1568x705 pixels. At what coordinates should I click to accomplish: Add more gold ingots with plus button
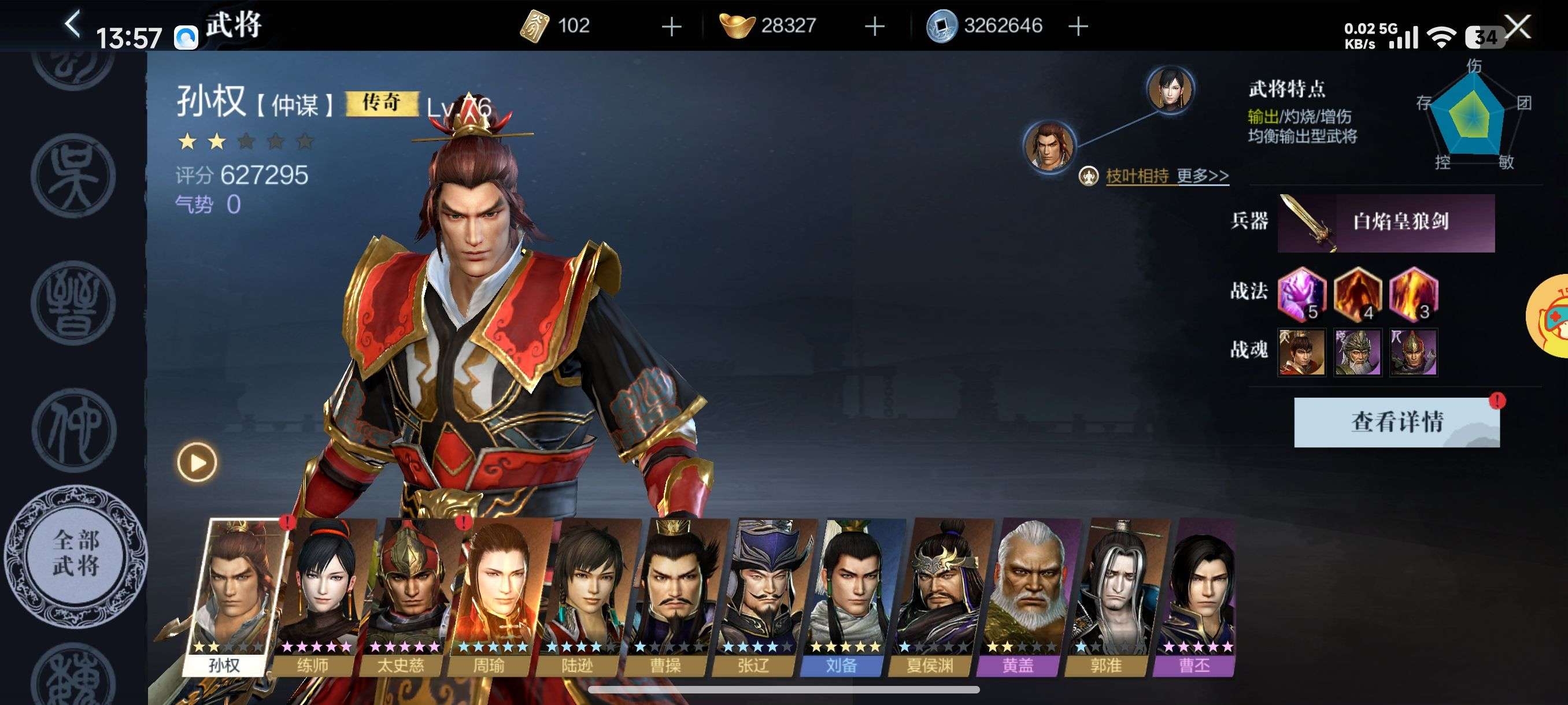coord(875,26)
